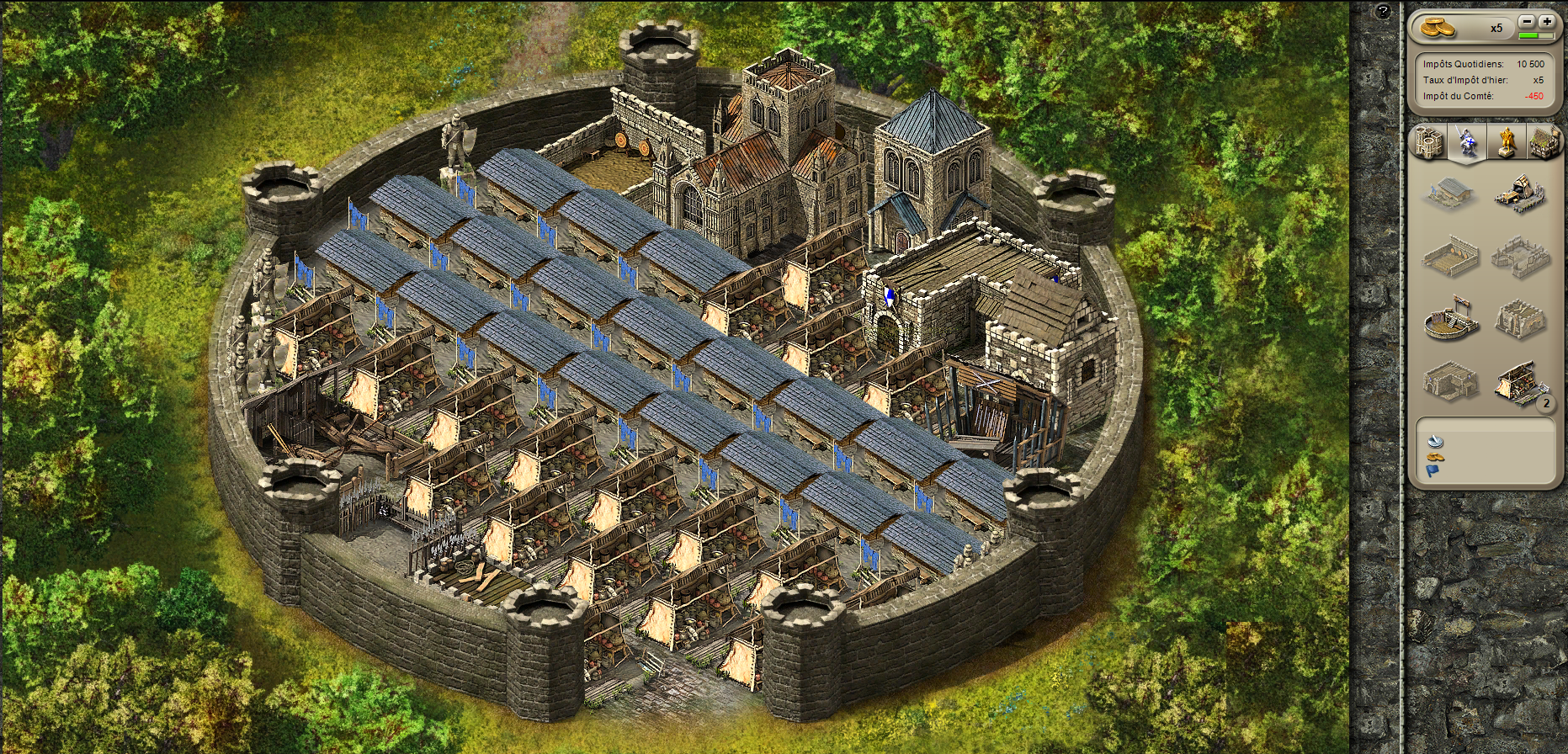The width and height of the screenshot is (1568, 754).
Task: Switch to the thatched house civil tab
Action: pyautogui.click(x=1544, y=142)
